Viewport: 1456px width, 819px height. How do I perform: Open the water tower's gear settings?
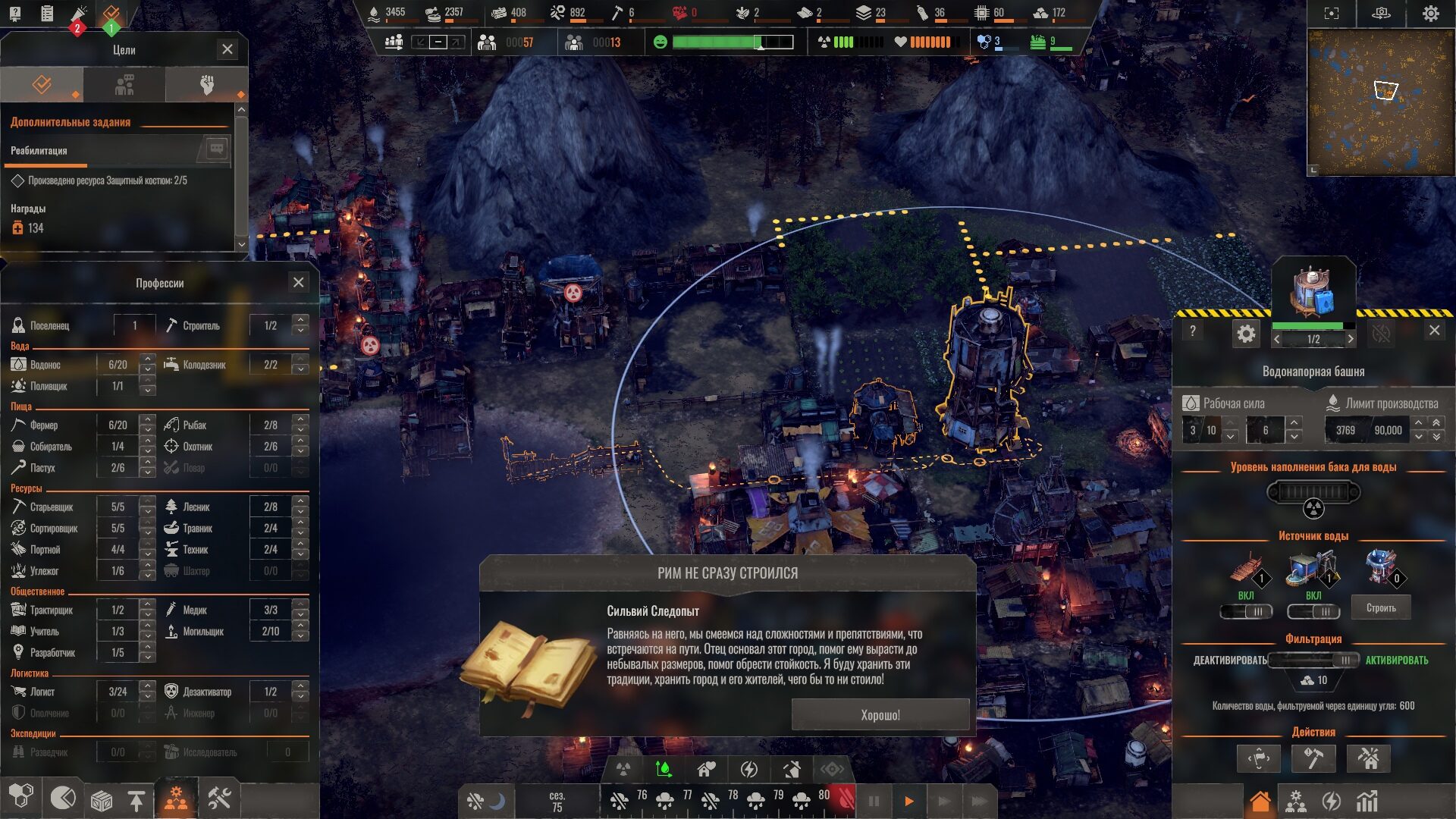(1246, 334)
